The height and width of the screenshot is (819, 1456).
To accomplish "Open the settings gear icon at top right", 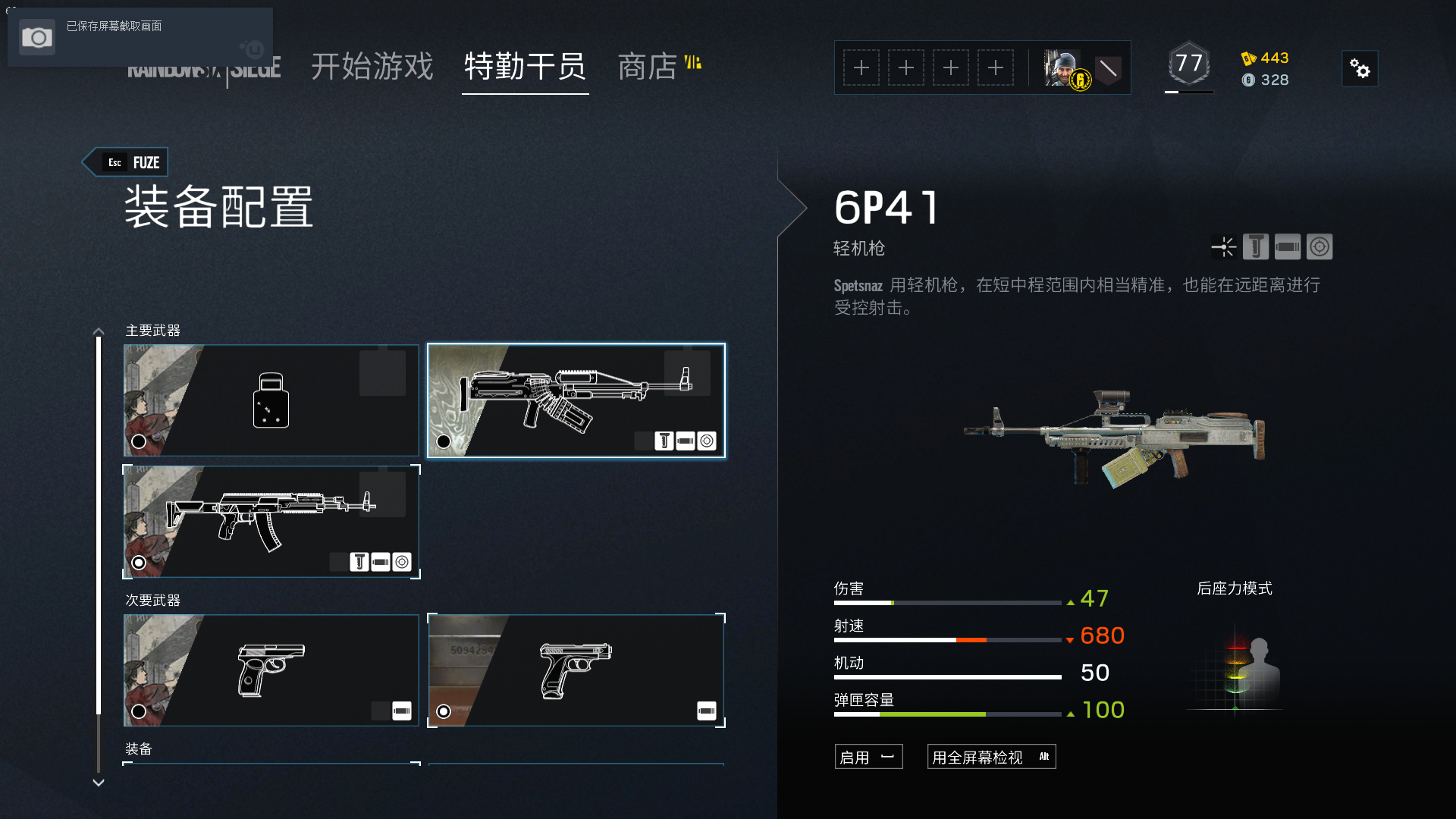I will (1360, 68).
